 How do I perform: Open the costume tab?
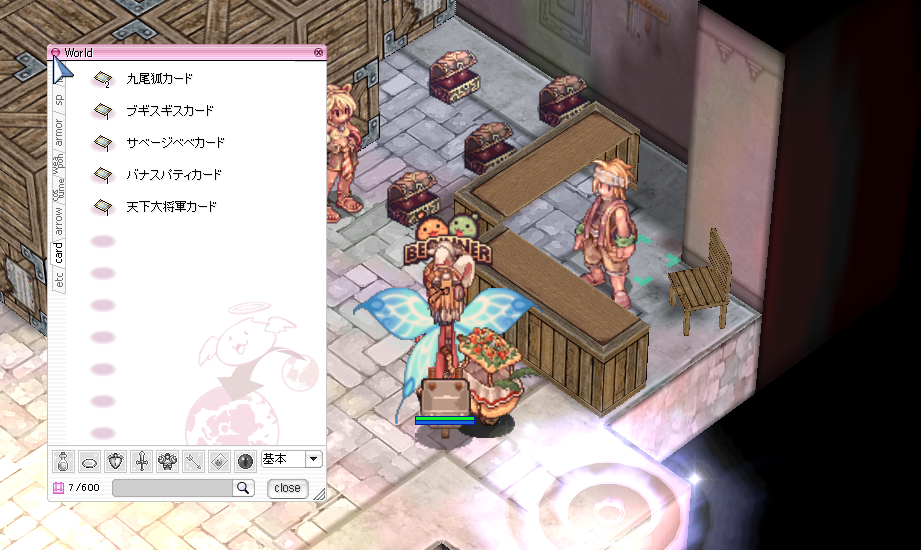coord(59,186)
